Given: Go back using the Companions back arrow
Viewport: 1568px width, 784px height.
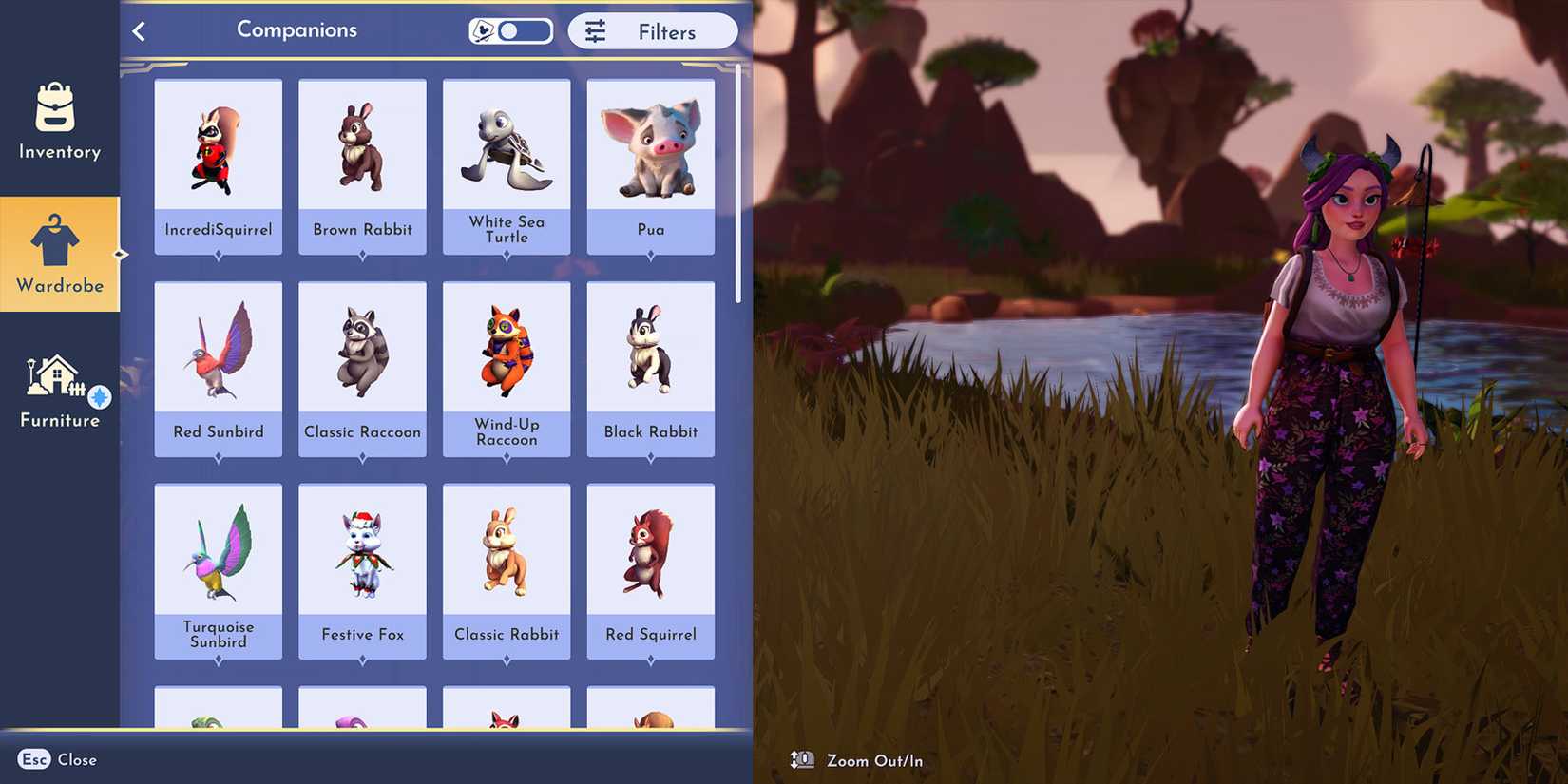Looking at the screenshot, I should tap(139, 30).
